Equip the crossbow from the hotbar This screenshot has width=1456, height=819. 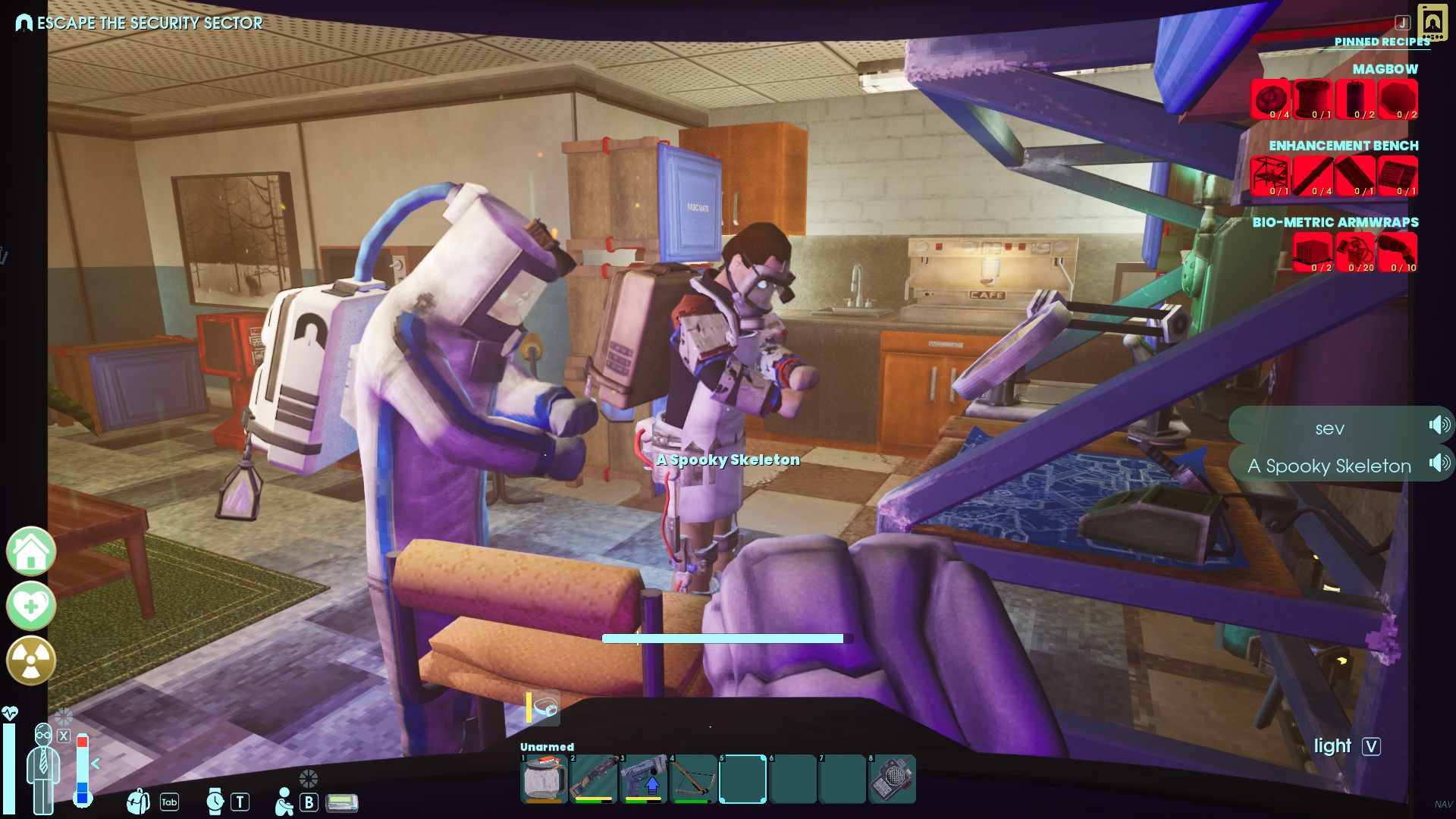point(693,779)
